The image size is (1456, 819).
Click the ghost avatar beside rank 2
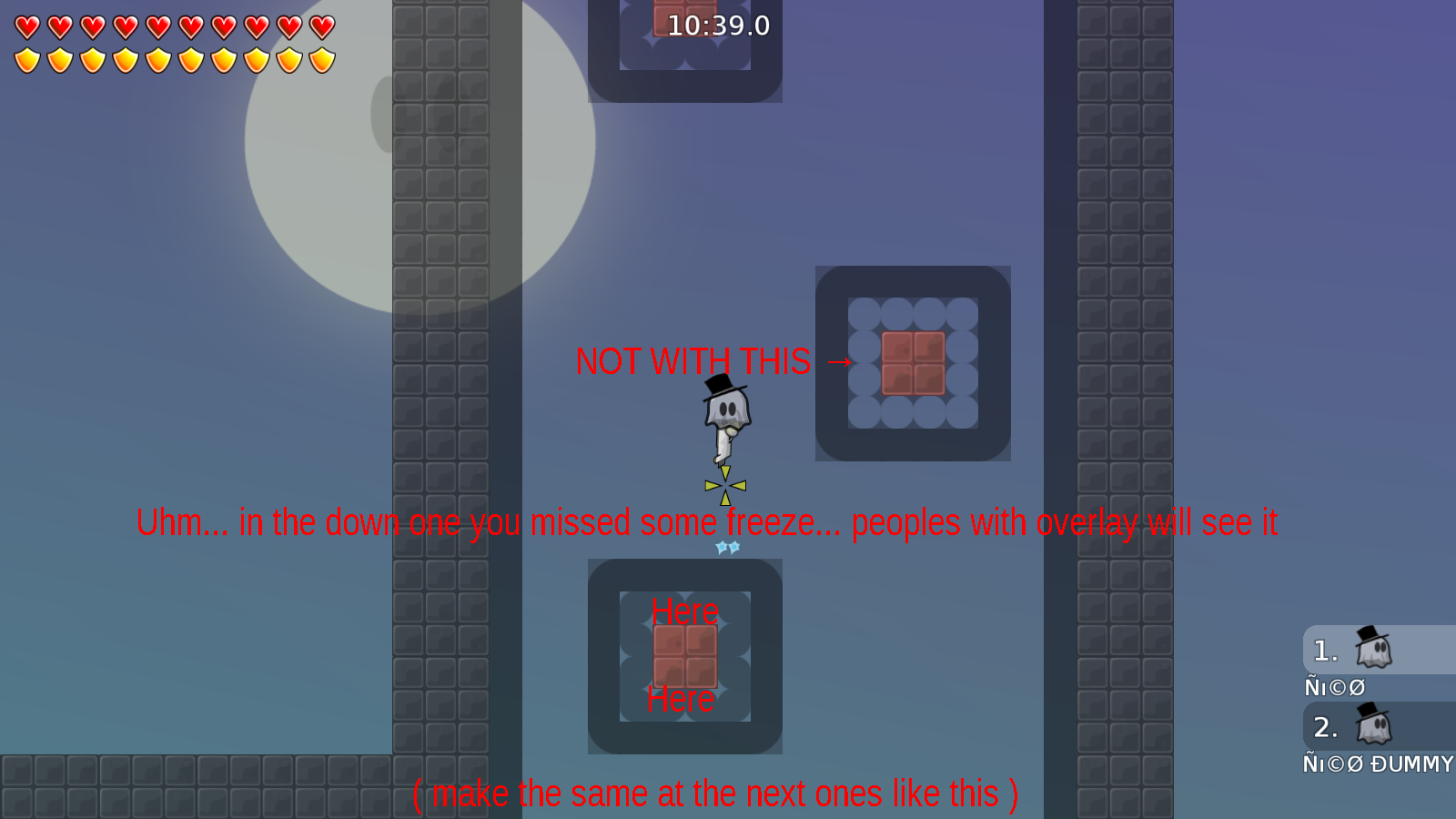tap(1374, 727)
